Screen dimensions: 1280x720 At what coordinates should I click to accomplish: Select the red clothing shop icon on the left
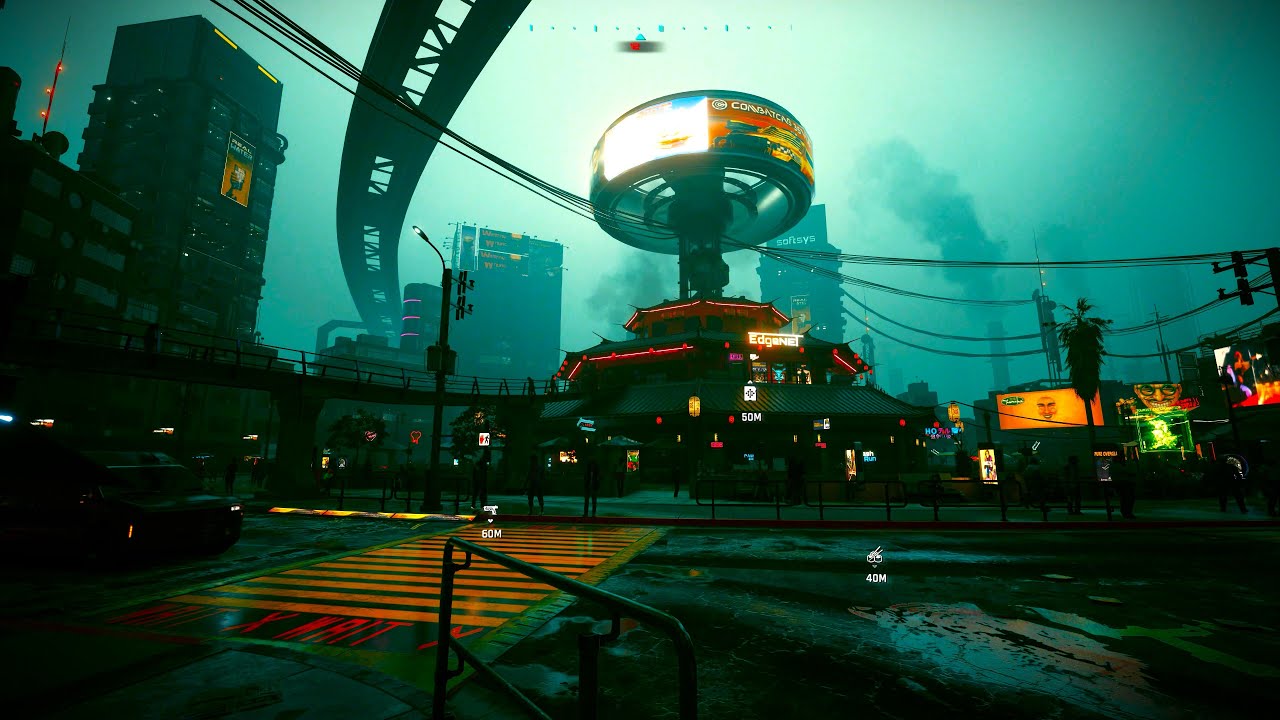[484, 439]
